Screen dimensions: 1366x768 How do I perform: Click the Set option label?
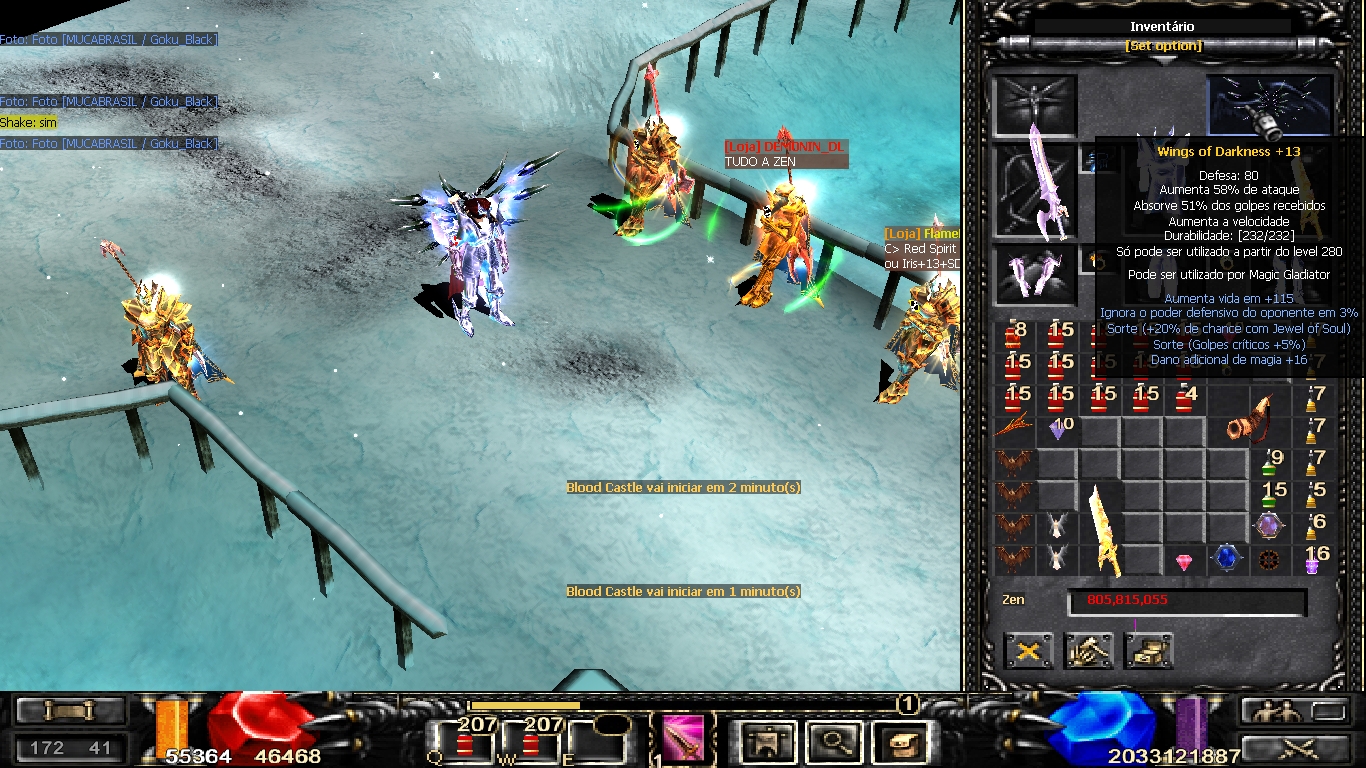pyautogui.click(x=1163, y=46)
